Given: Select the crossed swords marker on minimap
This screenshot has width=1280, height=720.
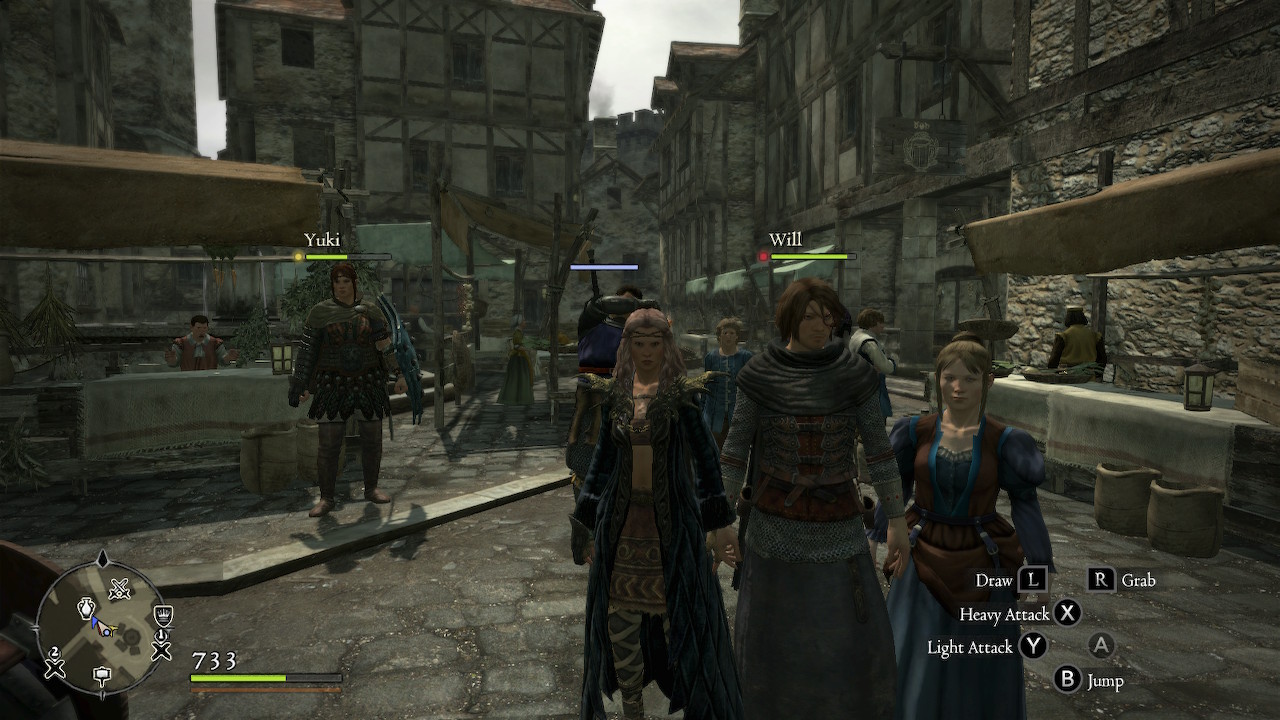Looking at the screenshot, I should [x=120, y=589].
